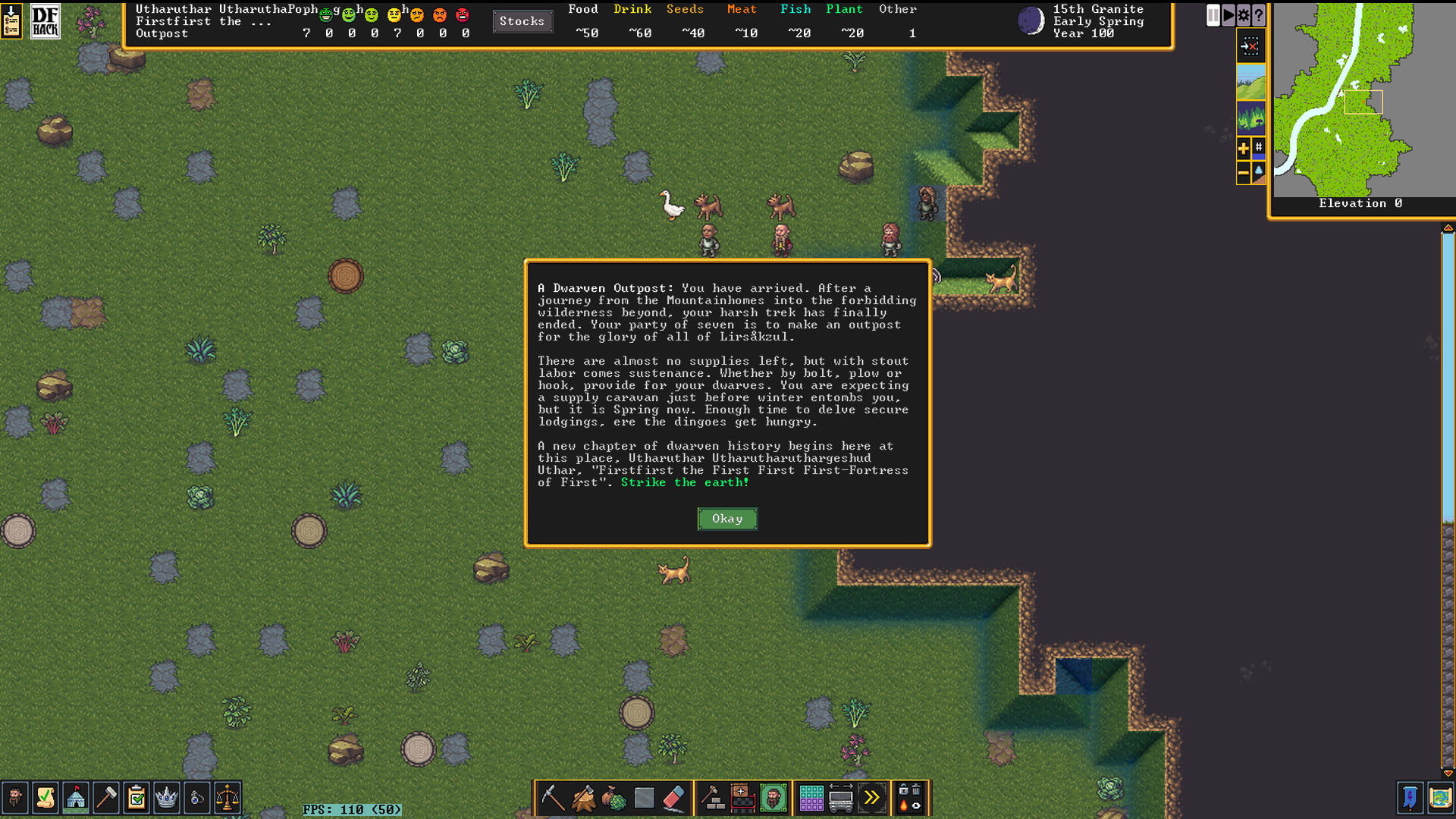Open the citizens panel with dwarf face icon
Image resolution: width=1456 pixels, height=819 pixels.
pyautogui.click(x=15, y=798)
